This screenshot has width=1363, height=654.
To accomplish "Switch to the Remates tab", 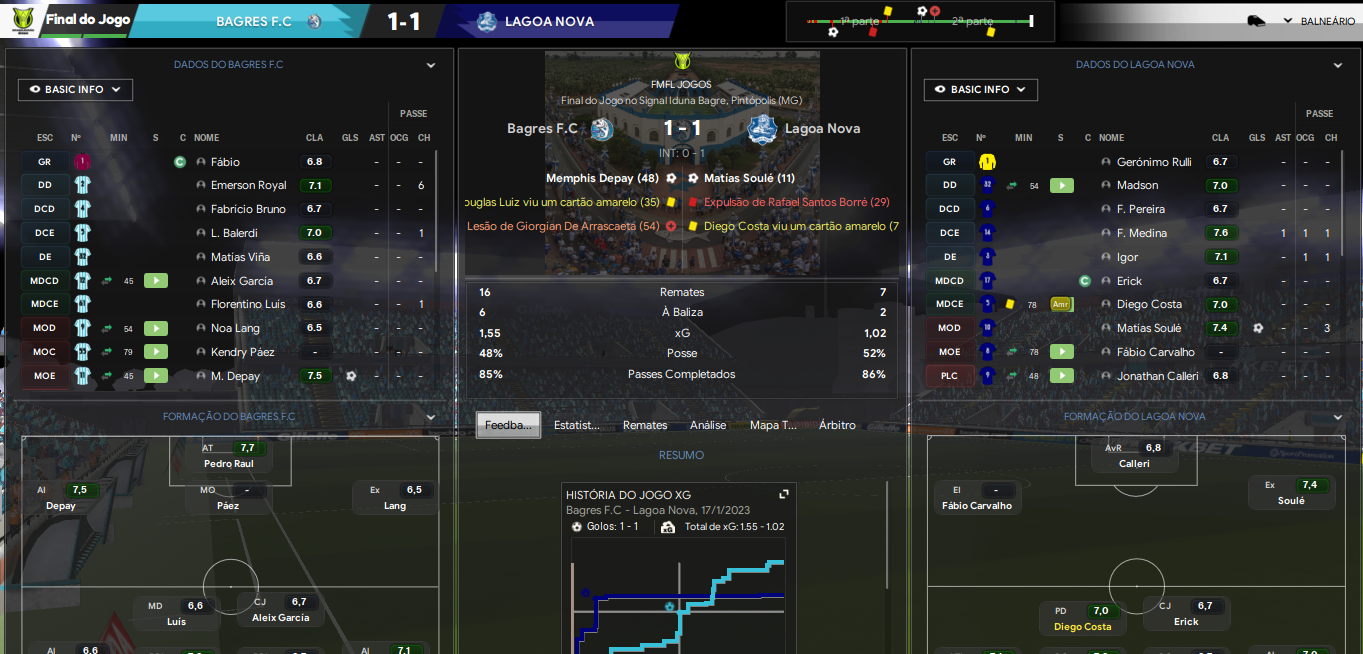I will tap(645, 425).
